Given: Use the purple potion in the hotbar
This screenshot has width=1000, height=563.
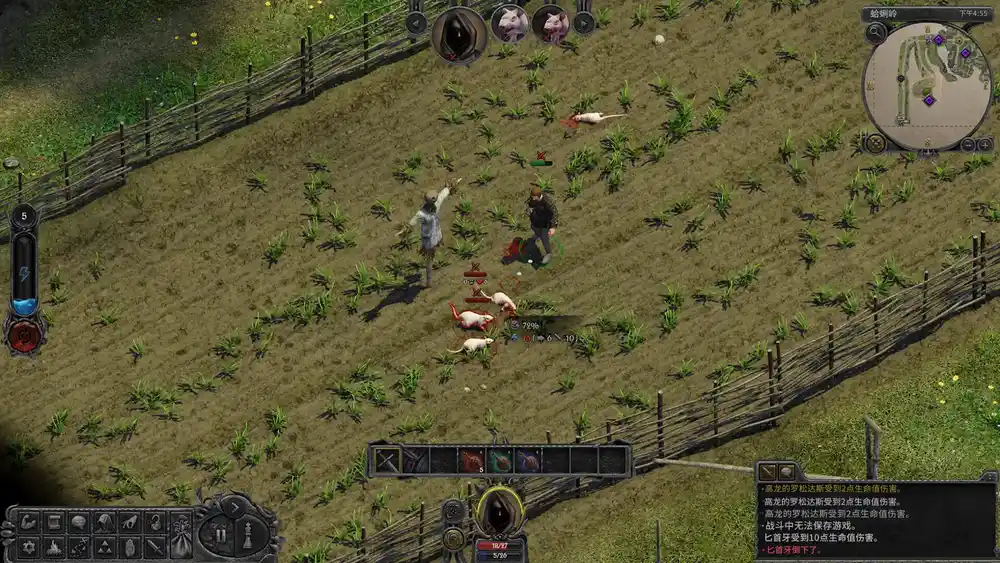Looking at the screenshot, I should point(528,460).
